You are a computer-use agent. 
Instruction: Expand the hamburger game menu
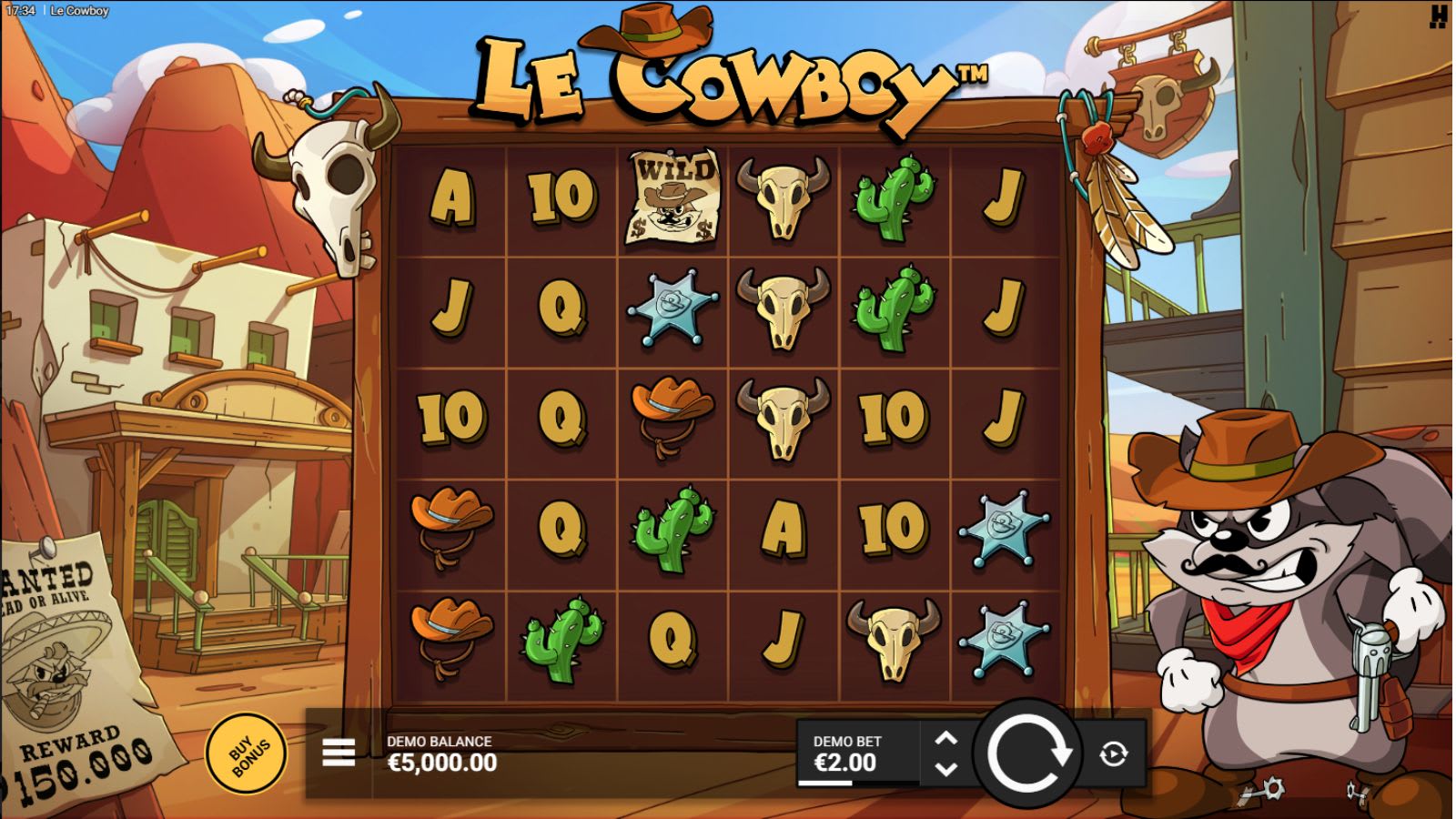pos(337,751)
